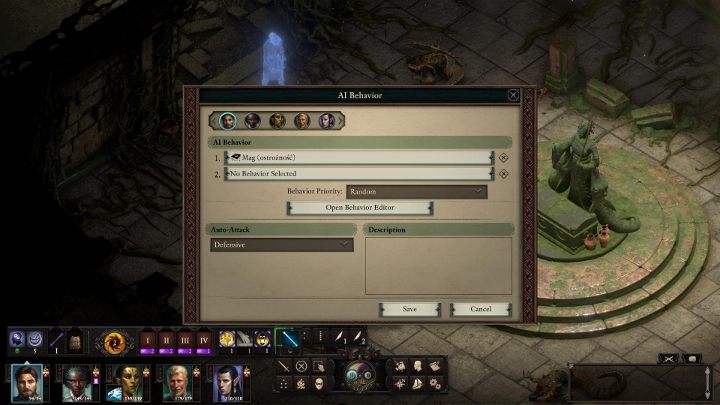Open the Behavior Editor
The height and width of the screenshot is (405, 720).
pos(360,207)
